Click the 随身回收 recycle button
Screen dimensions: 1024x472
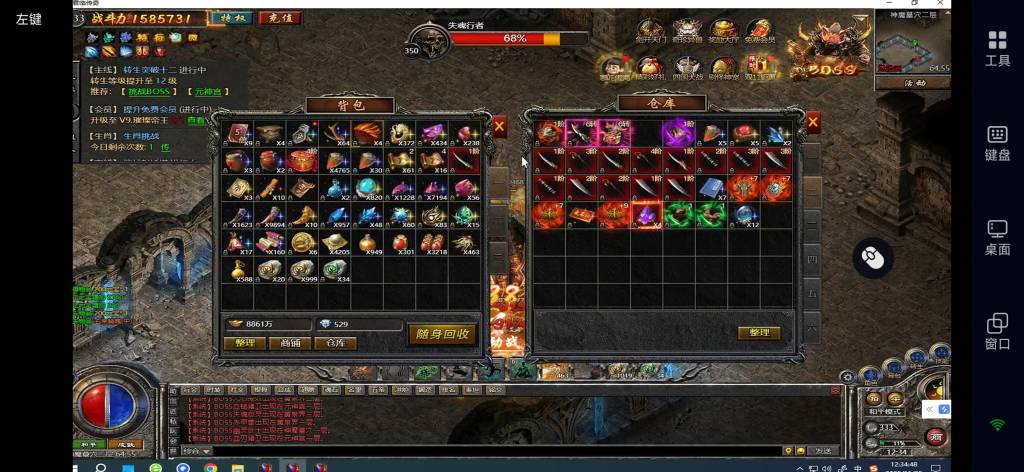pos(442,334)
